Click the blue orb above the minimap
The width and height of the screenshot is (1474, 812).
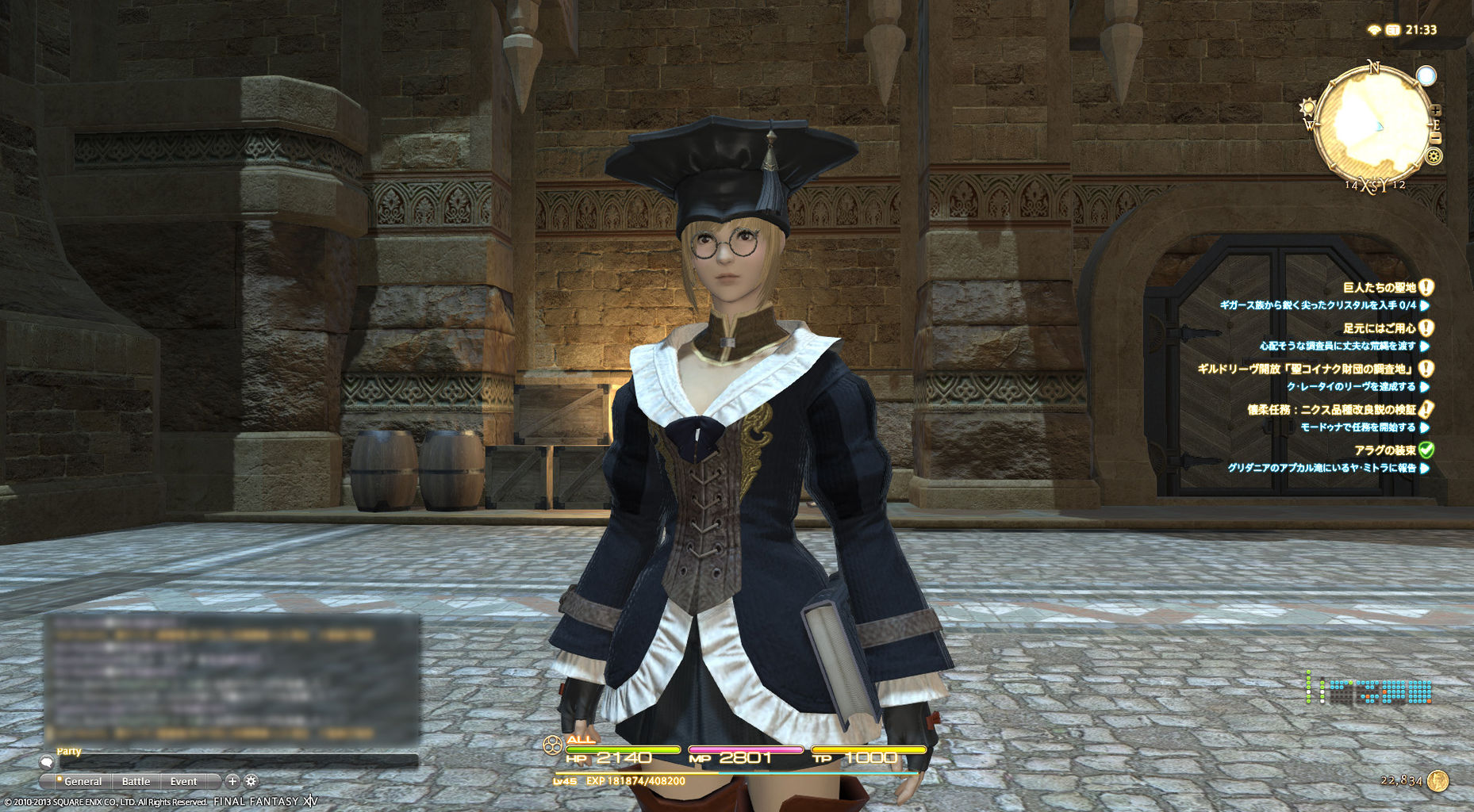(x=1426, y=76)
